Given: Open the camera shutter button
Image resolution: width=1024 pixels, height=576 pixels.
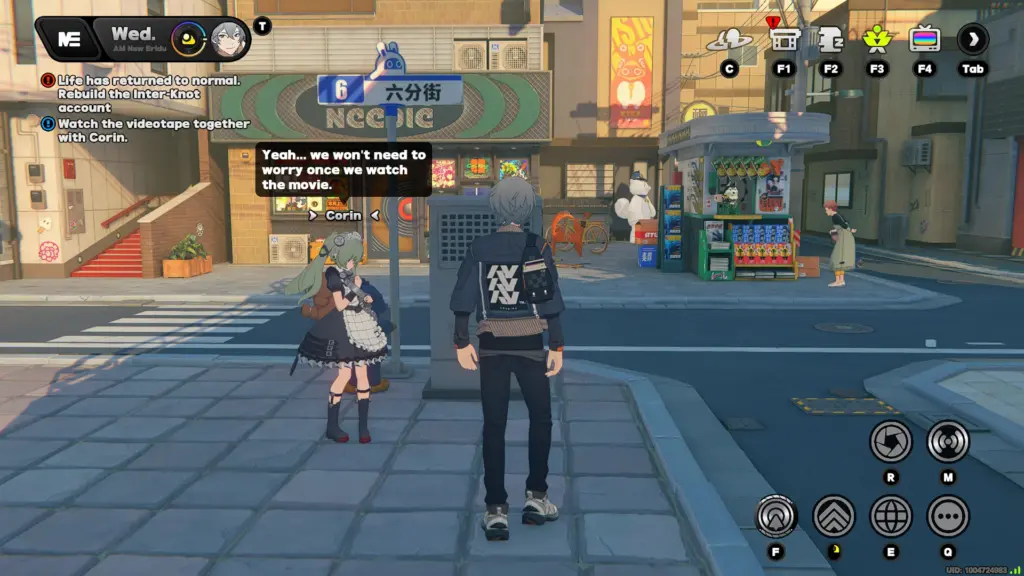Looking at the screenshot, I should pyautogui.click(x=890, y=441).
